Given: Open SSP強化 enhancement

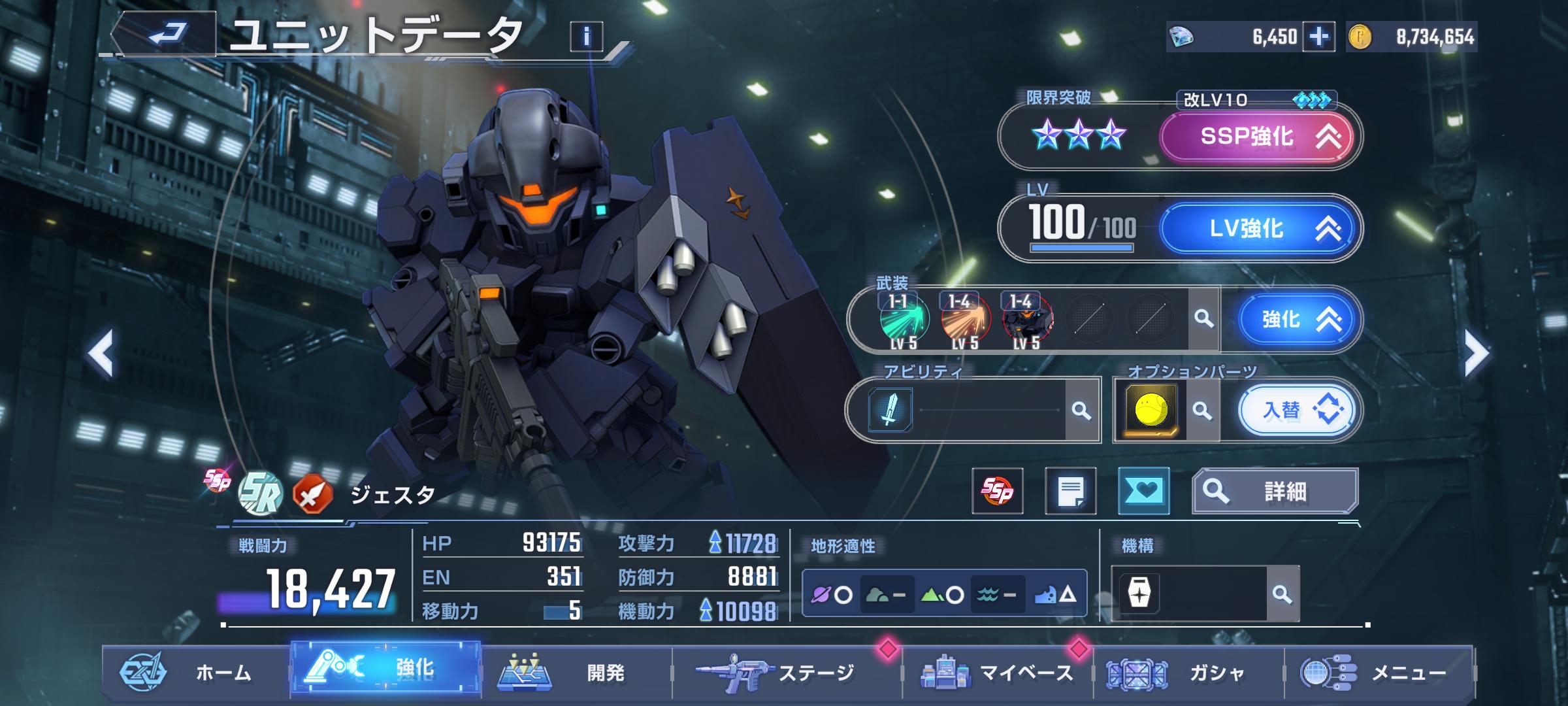Looking at the screenshot, I should coord(1256,137).
